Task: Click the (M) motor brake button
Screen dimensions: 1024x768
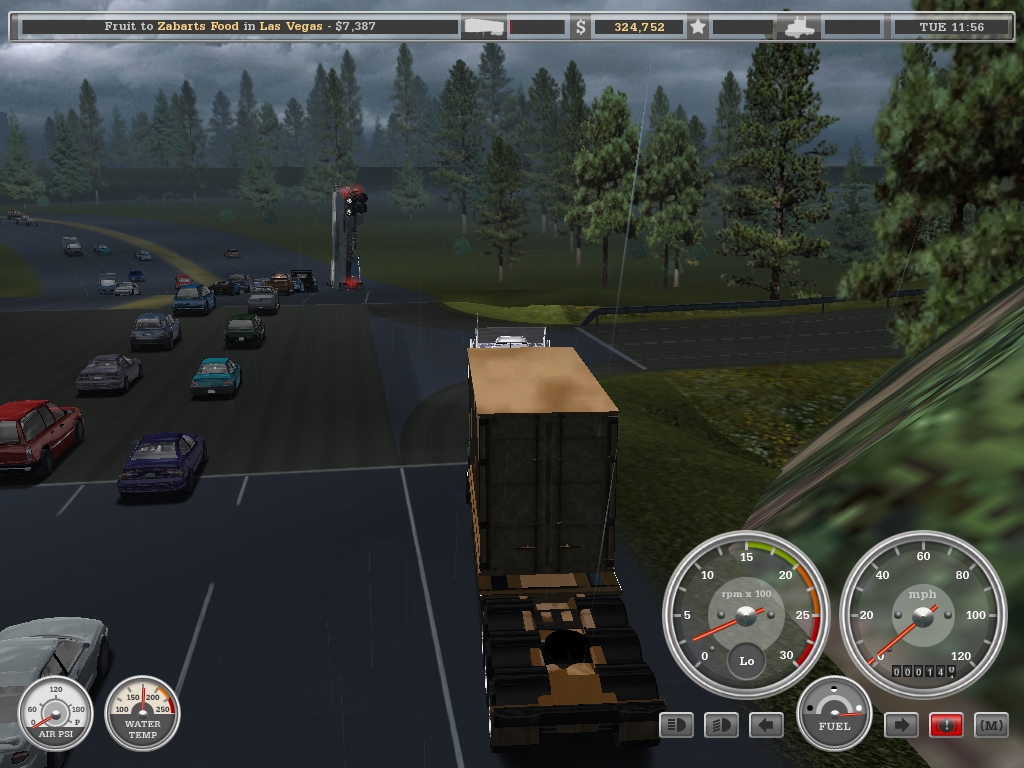Action: (991, 725)
